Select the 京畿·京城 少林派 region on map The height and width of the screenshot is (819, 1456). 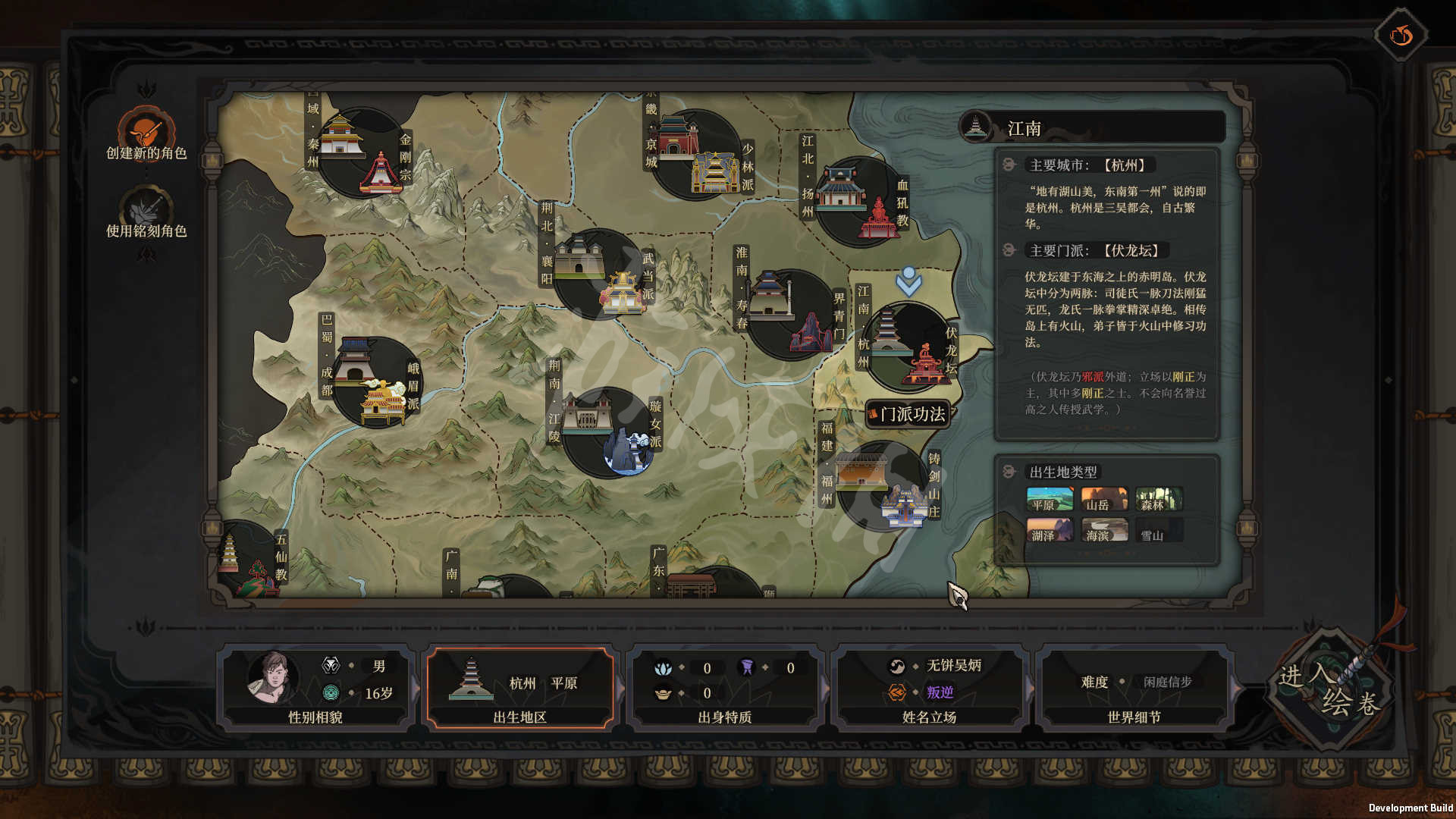(695, 155)
